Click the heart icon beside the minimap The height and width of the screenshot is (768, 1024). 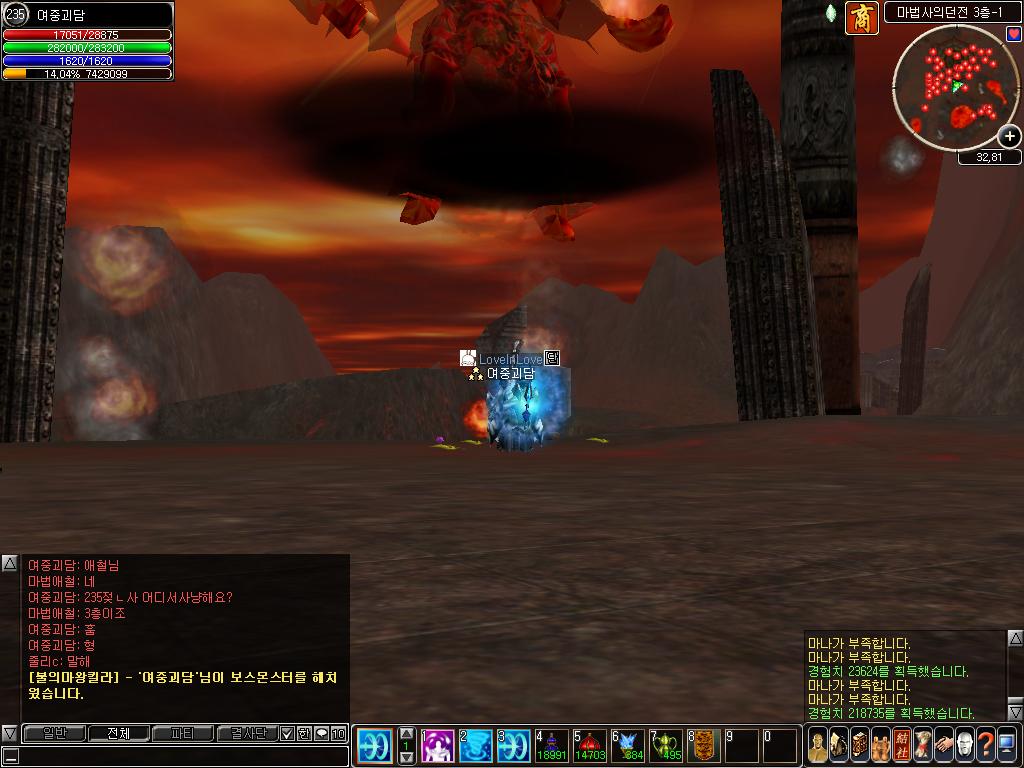(1013, 34)
